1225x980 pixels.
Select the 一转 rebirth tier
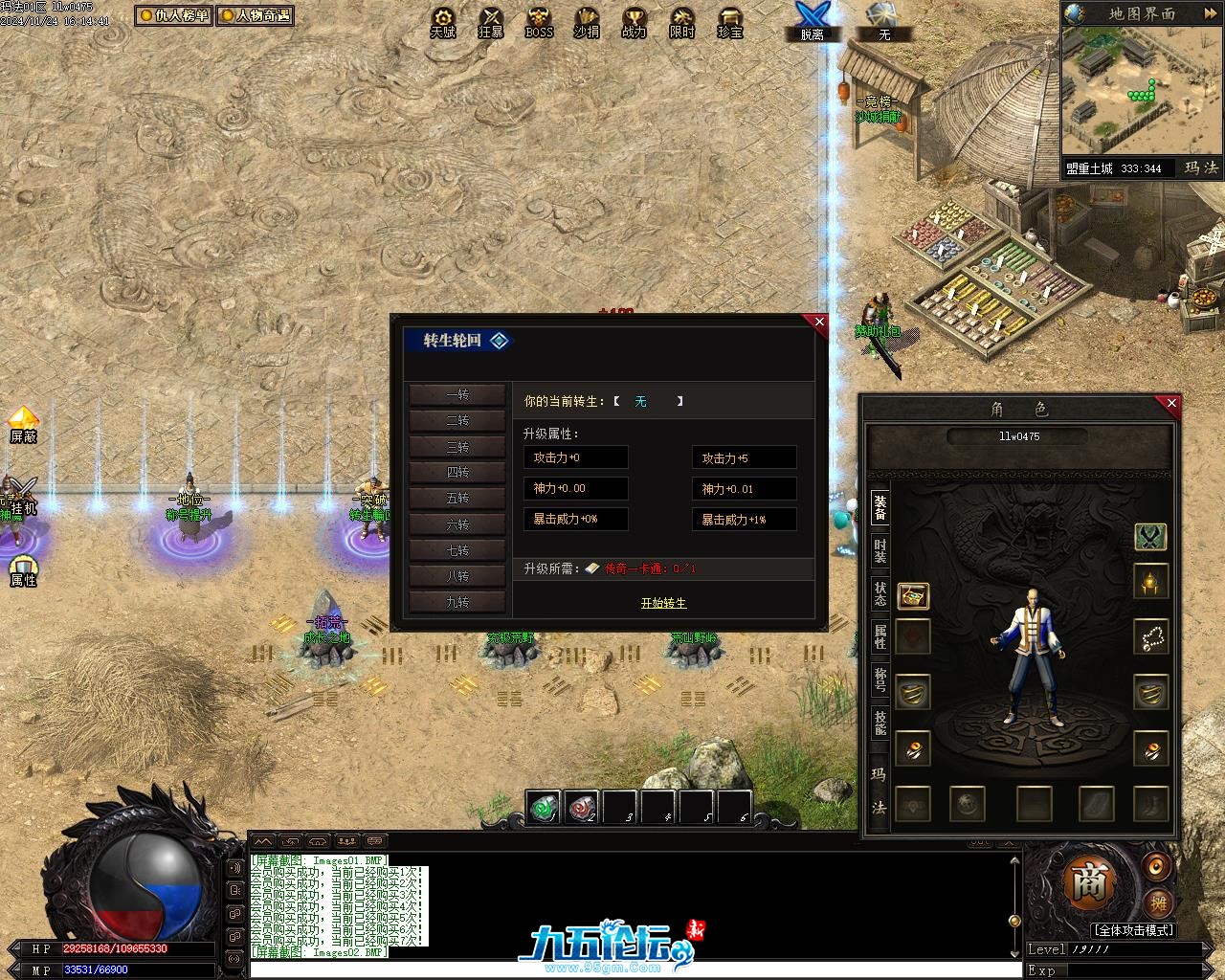click(457, 395)
